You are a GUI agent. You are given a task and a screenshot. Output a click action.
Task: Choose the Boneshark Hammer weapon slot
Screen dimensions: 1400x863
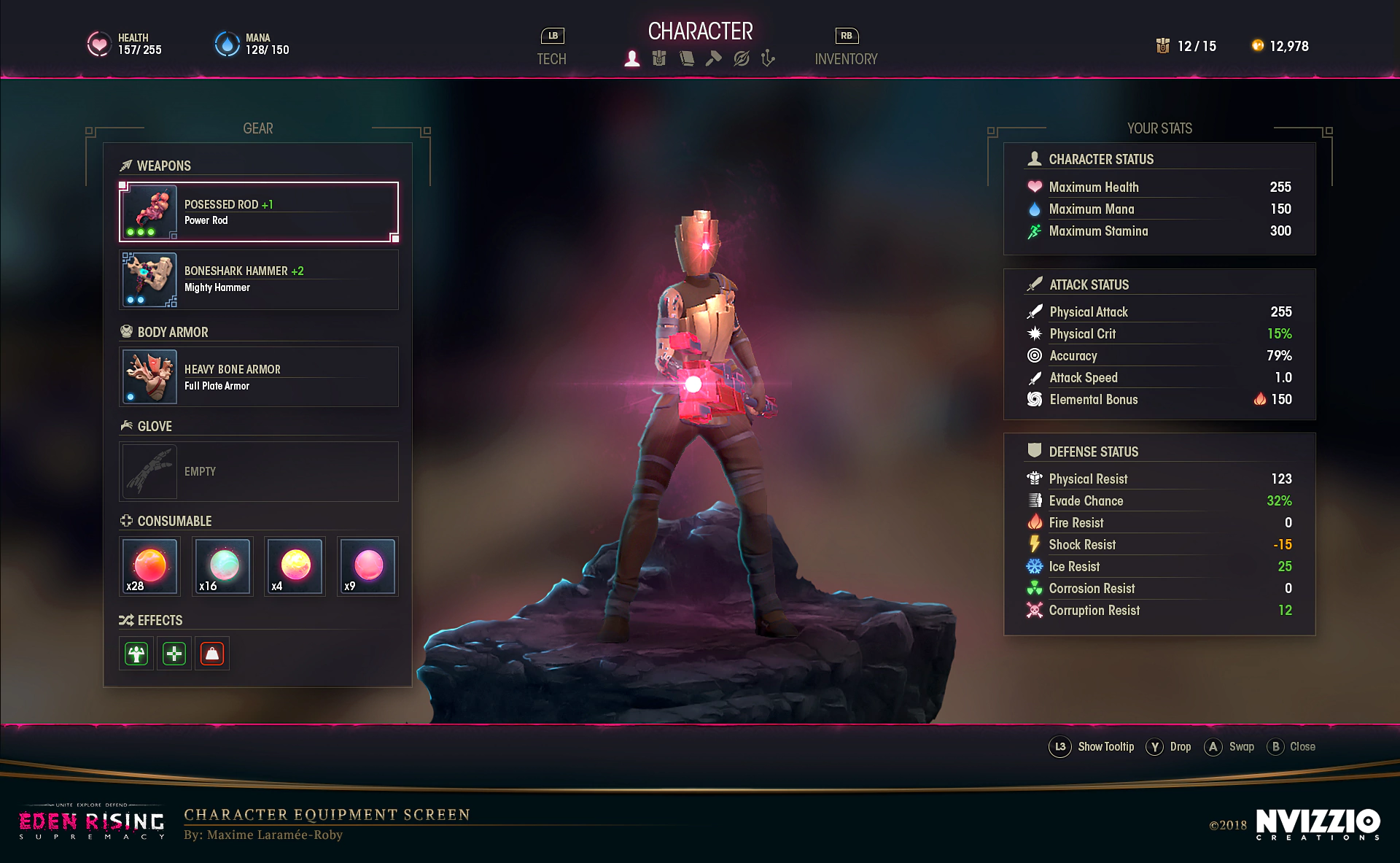point(259,280)
